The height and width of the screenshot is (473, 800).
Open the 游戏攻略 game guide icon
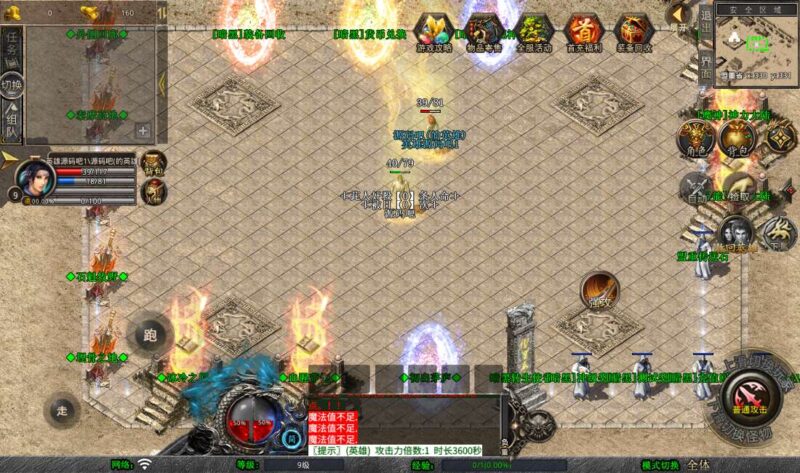(433, 32)
